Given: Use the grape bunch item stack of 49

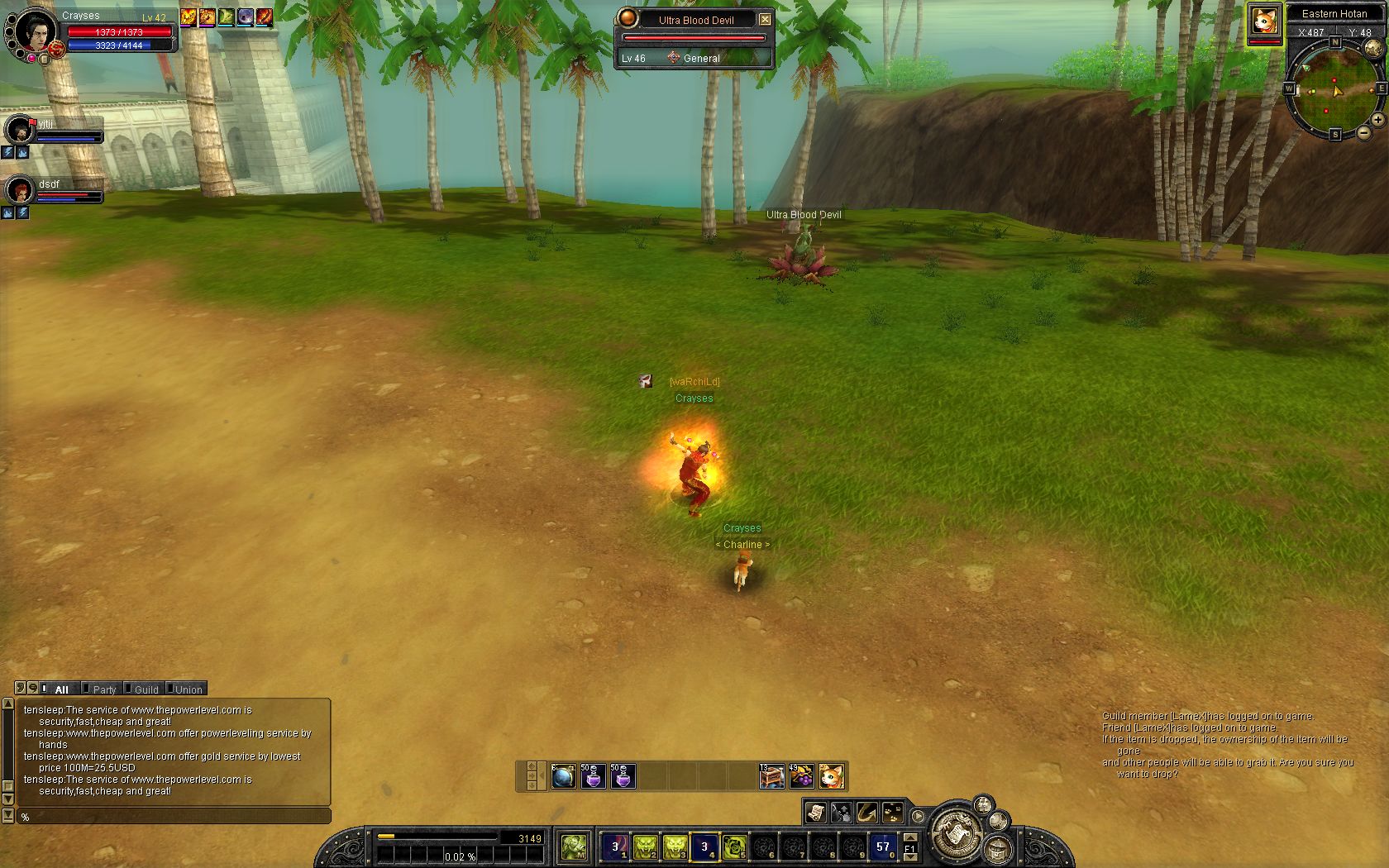Looking at the screenshot, I should click(801, 777).
